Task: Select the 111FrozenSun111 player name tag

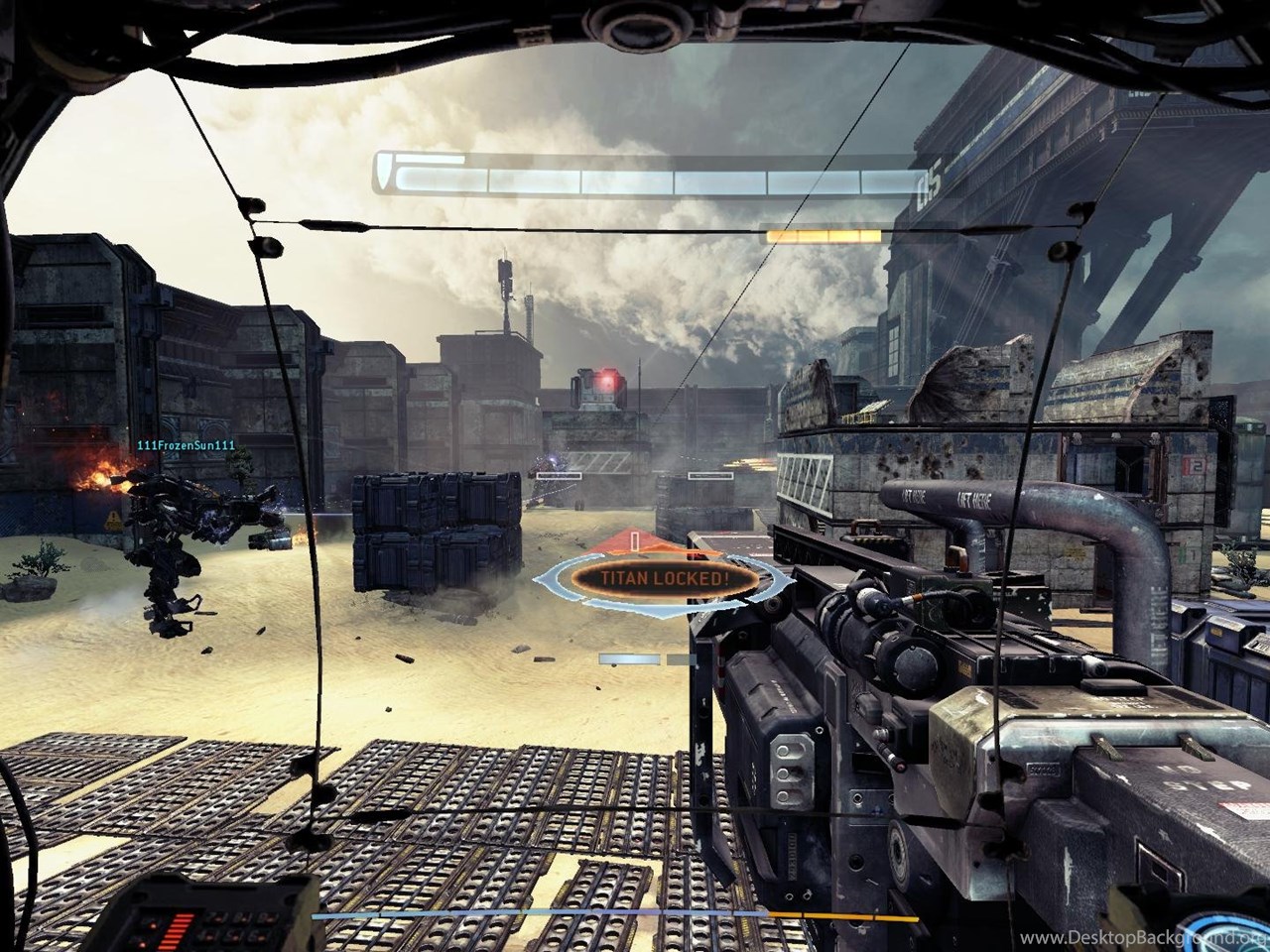Action: click(x=186, y=445)
